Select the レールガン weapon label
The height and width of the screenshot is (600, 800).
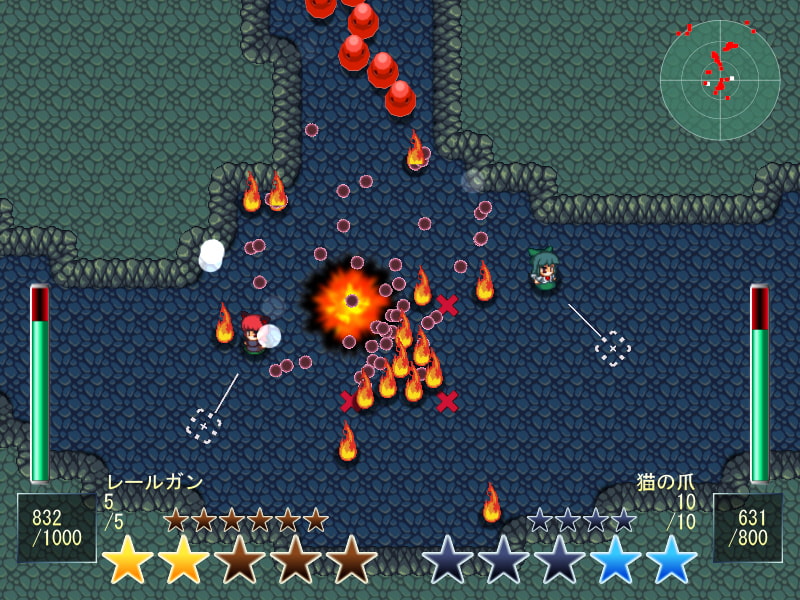tap(154, 482)
